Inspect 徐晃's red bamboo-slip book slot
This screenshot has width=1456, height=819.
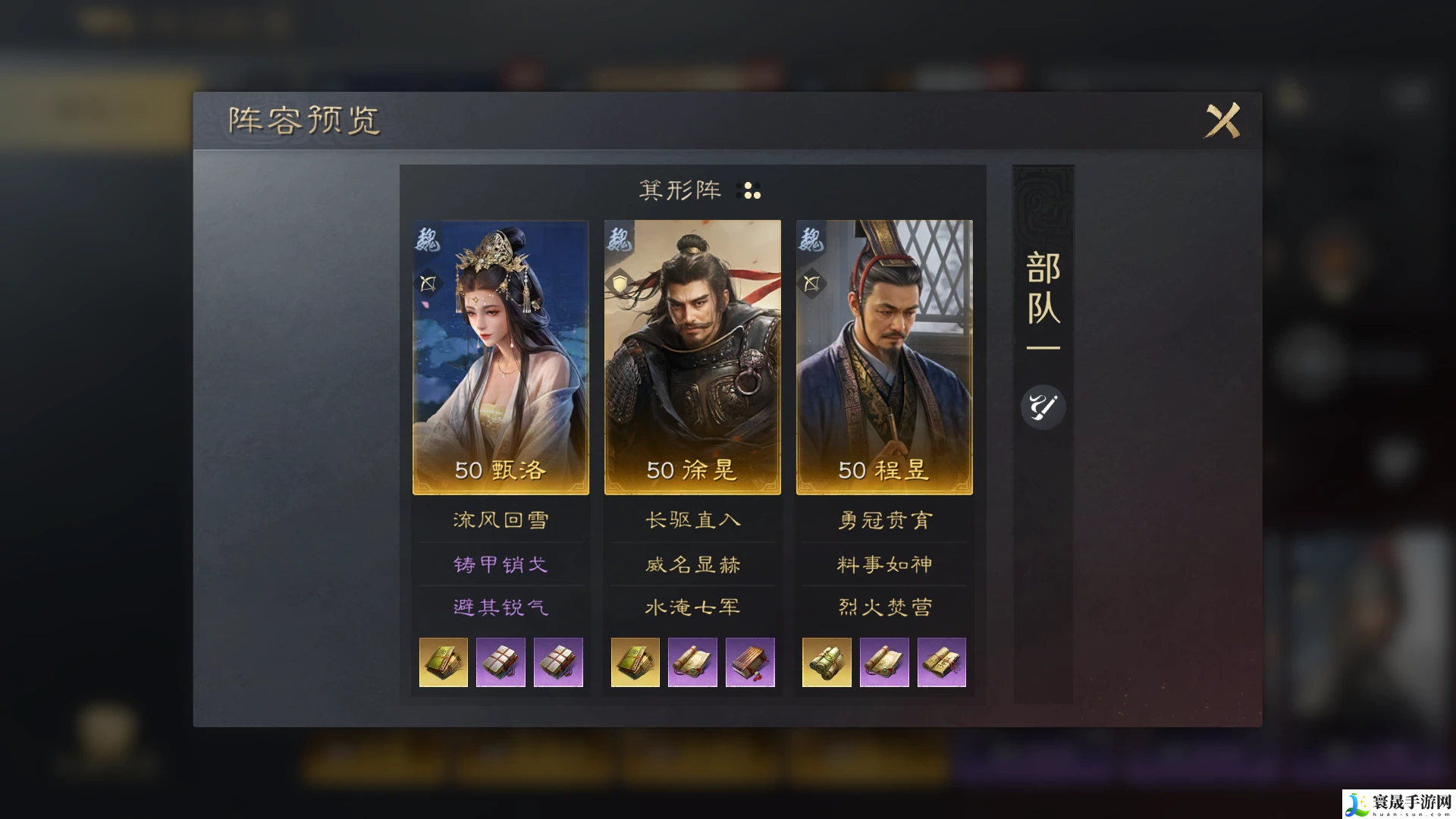[750, 662]
